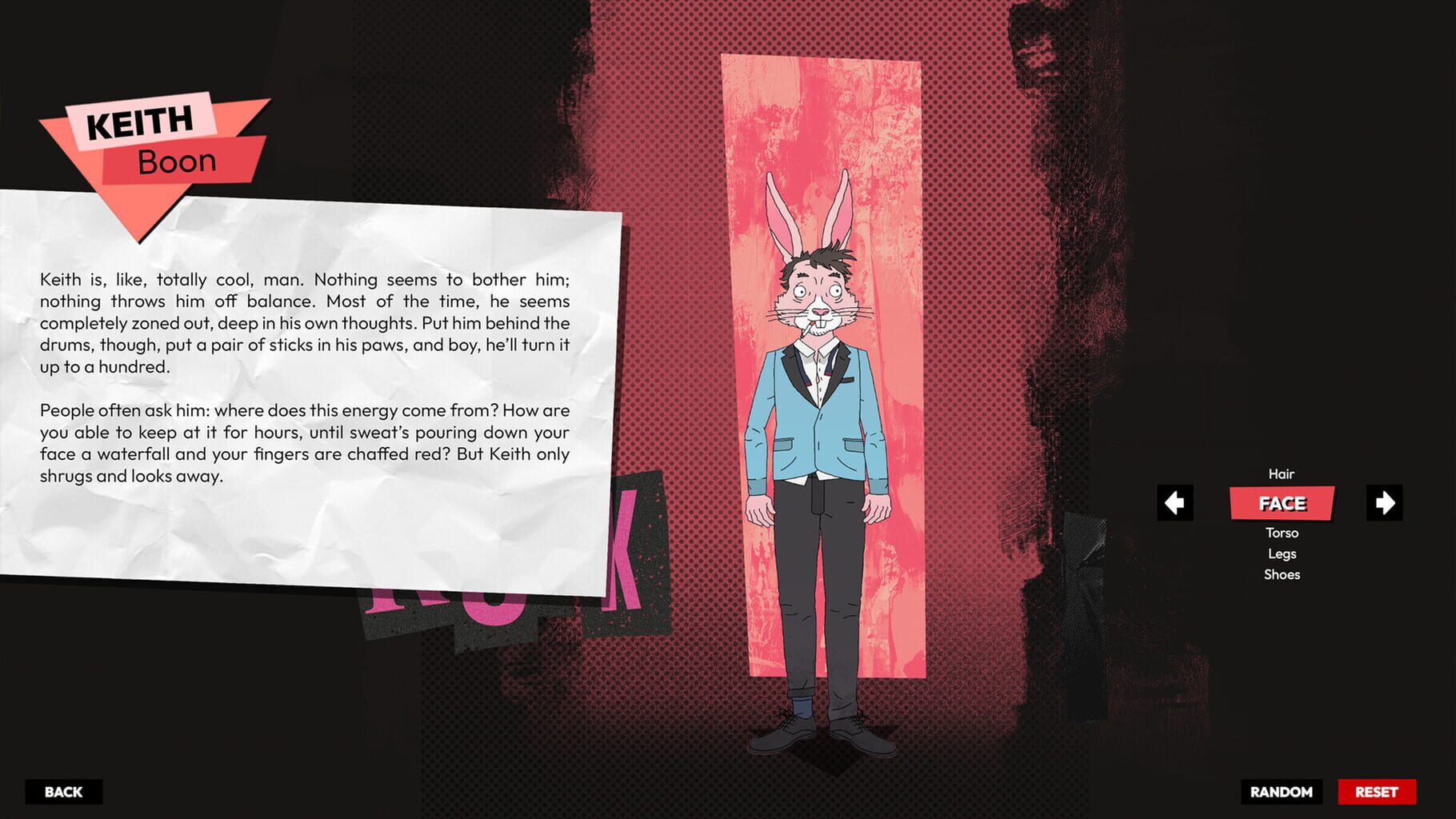
Task: Click the Boon surname ribbon
Action: (x=178, y=159)
